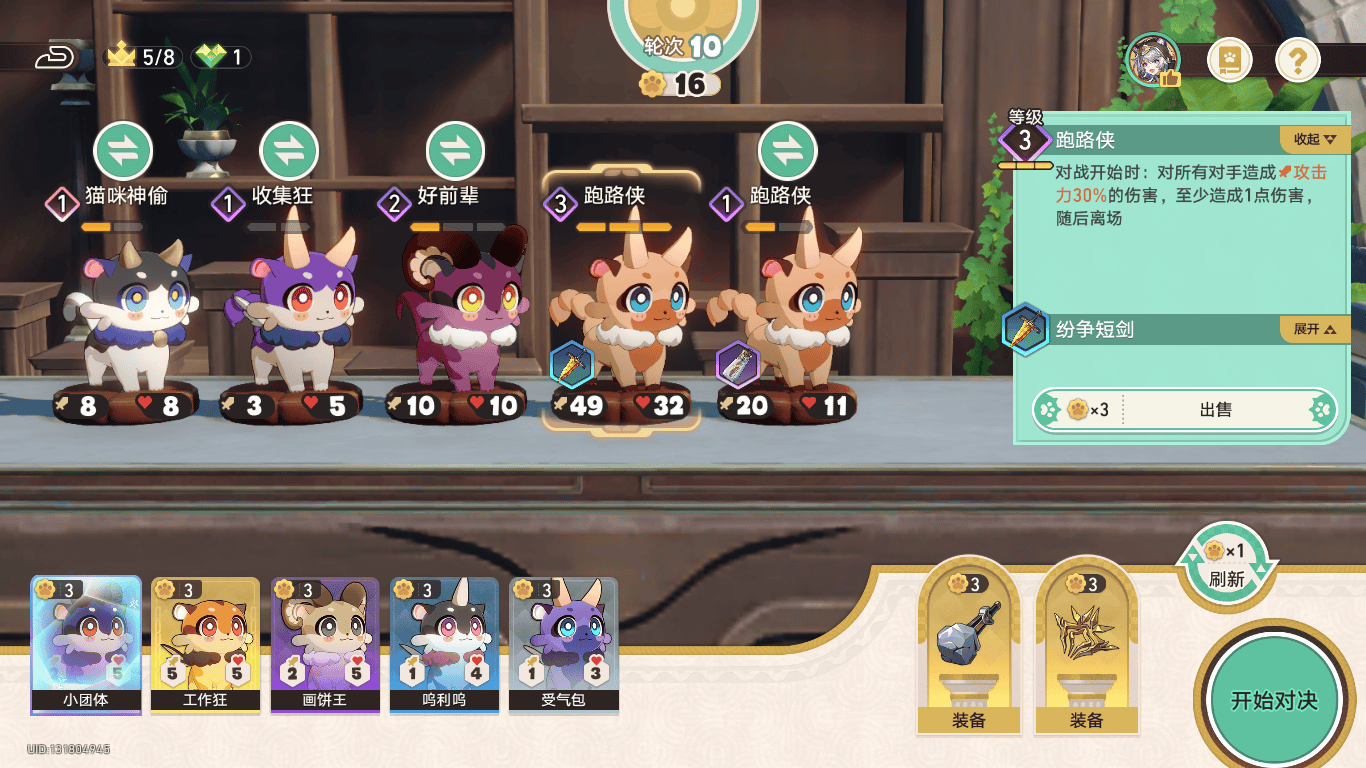Open the paw print handbook
Screen dimensions: 1366x768
pos(1231,62)
